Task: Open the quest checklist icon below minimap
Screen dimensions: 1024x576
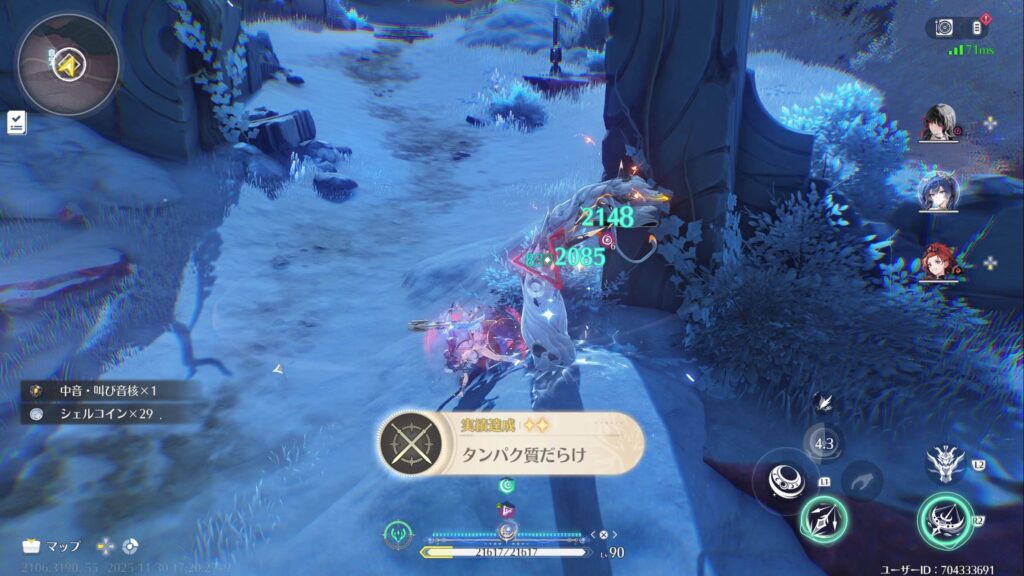Action: (16, 122)
